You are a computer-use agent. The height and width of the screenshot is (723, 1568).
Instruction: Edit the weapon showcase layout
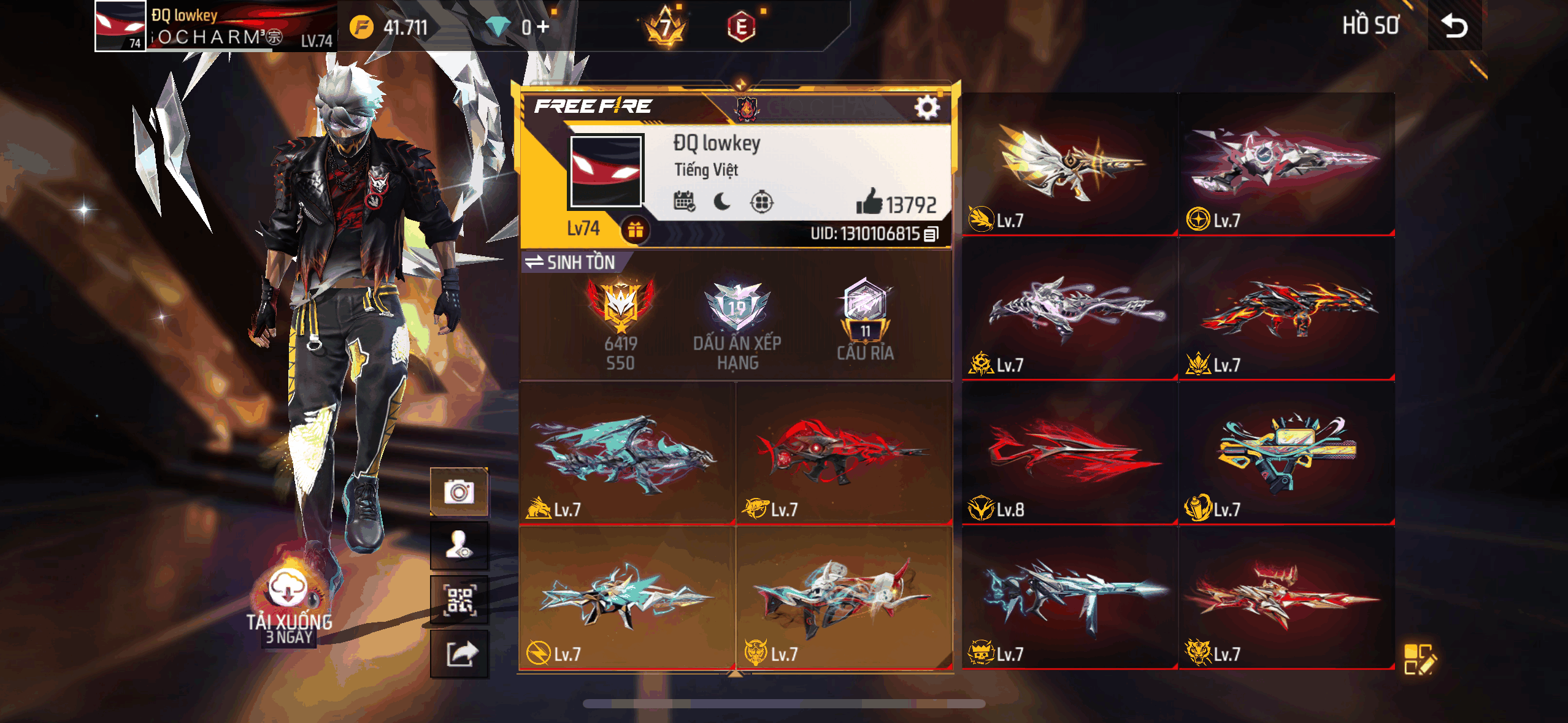pos(1420,659)
